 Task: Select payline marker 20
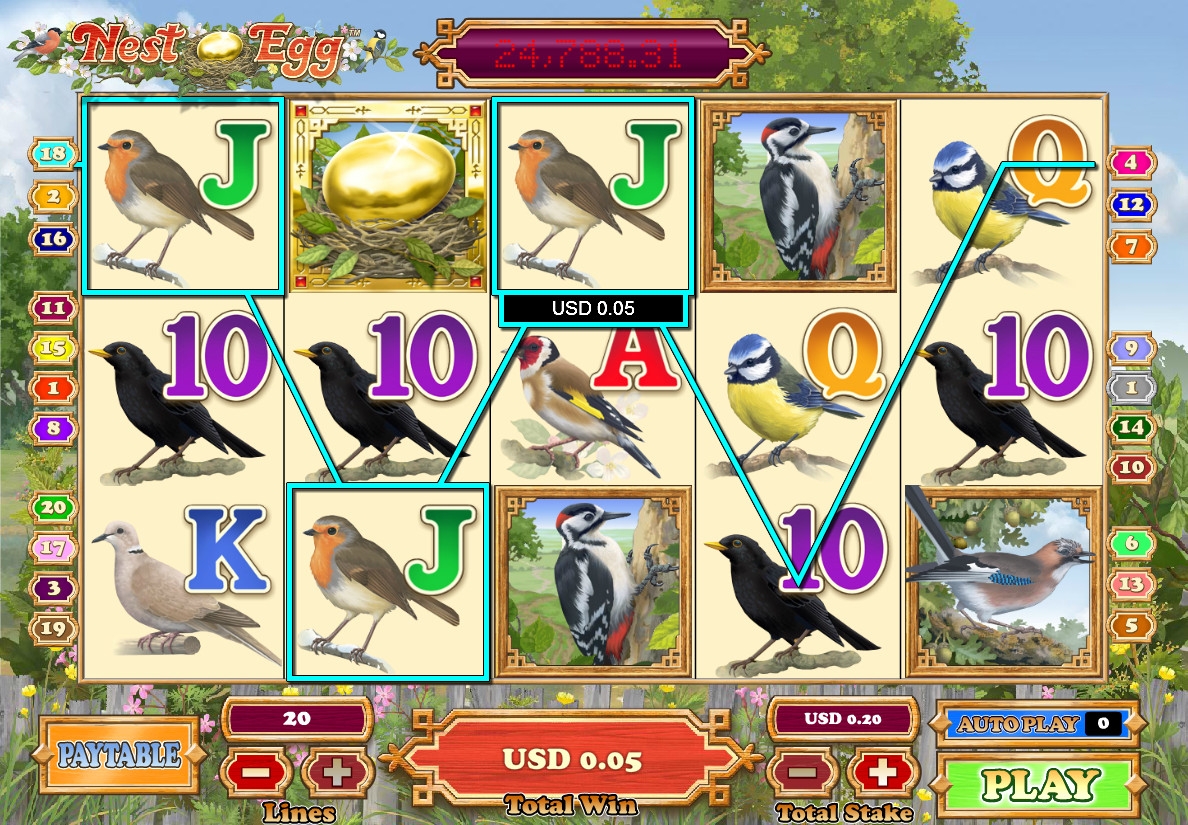pyautogui.click(x=55, y=507)
